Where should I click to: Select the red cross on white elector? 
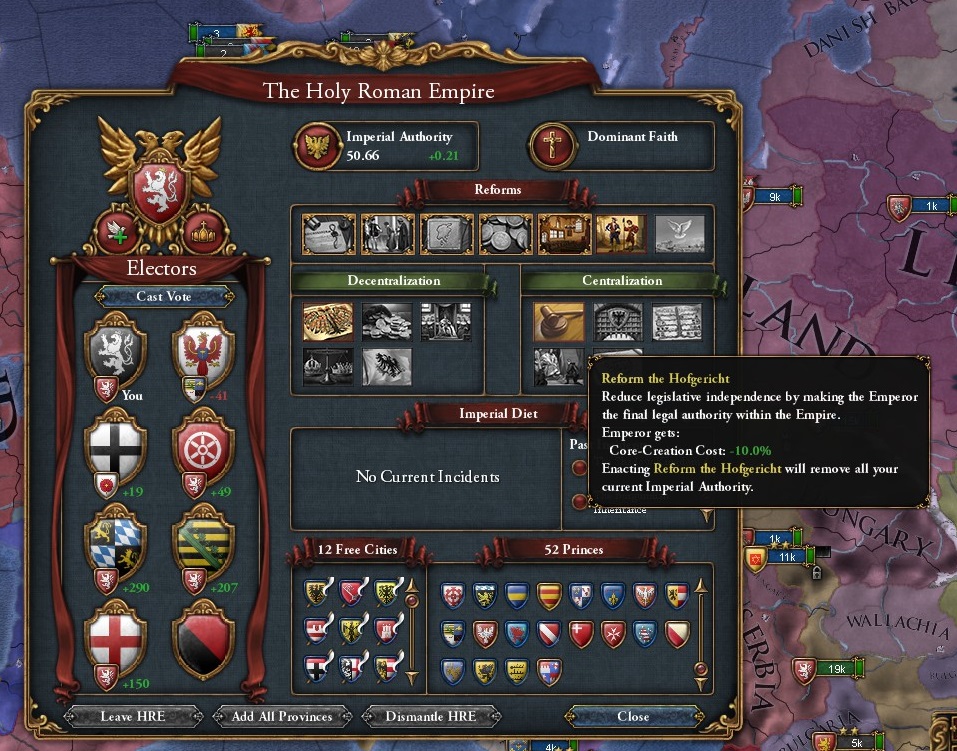coord(115,636)
